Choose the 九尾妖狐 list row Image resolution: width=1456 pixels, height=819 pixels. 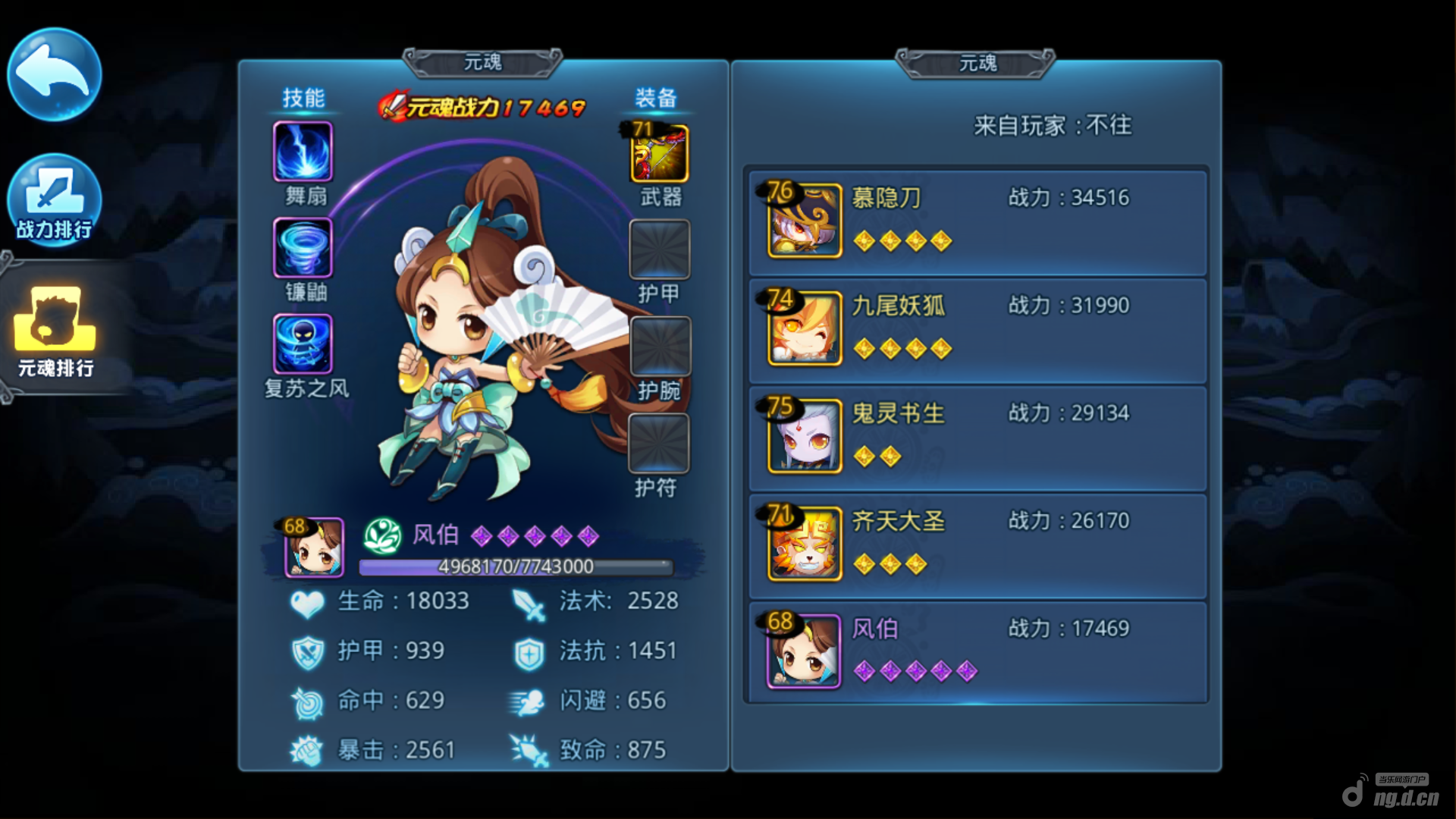click(977, 330)
